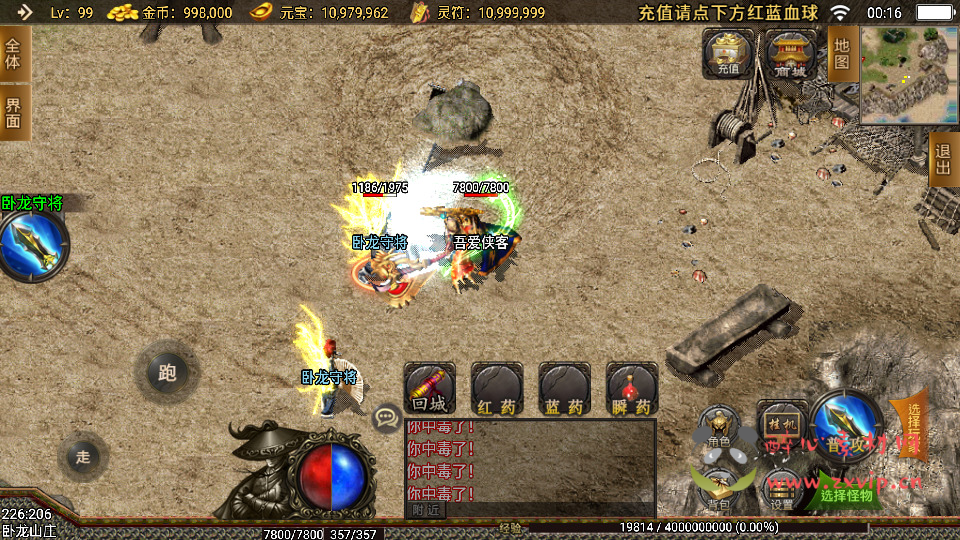Open the 设置 settings
Image resolution: width=960 pixels, height=540 pixels.
tap(781, 488)
